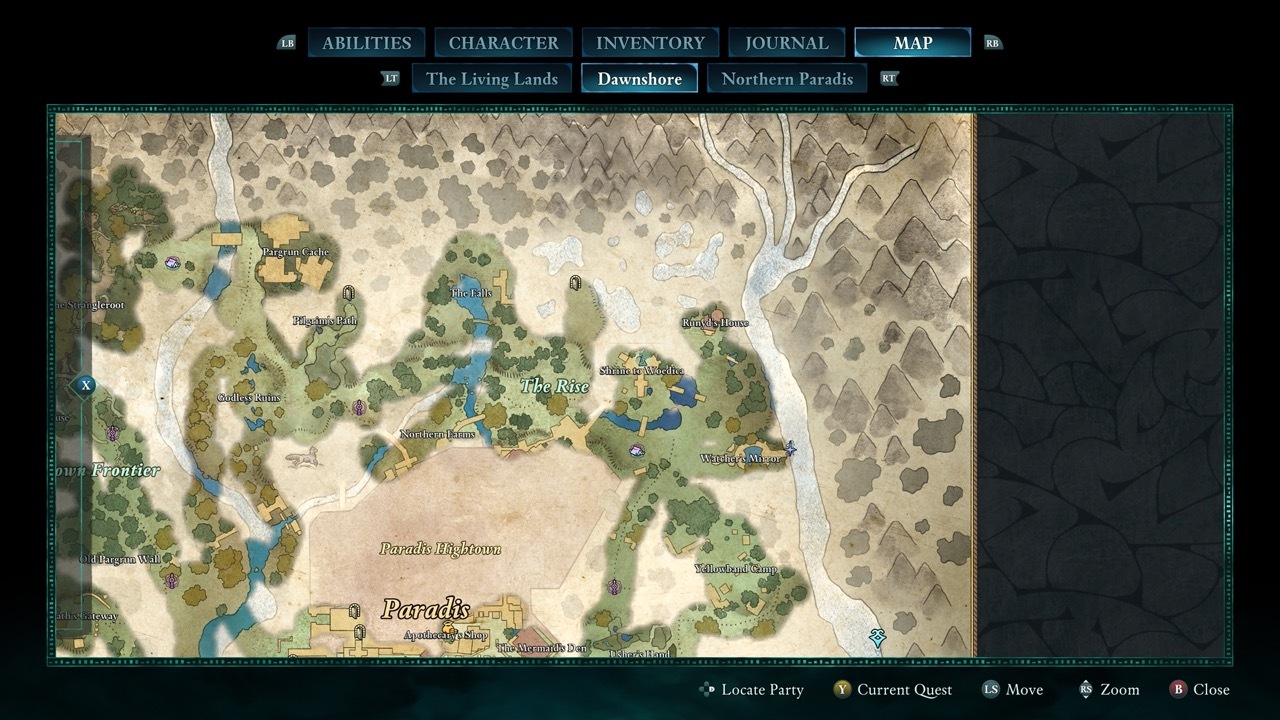Click the Pargrun Cache map label
This screenshot has height=720, width=1280.
tap(295, 252)
